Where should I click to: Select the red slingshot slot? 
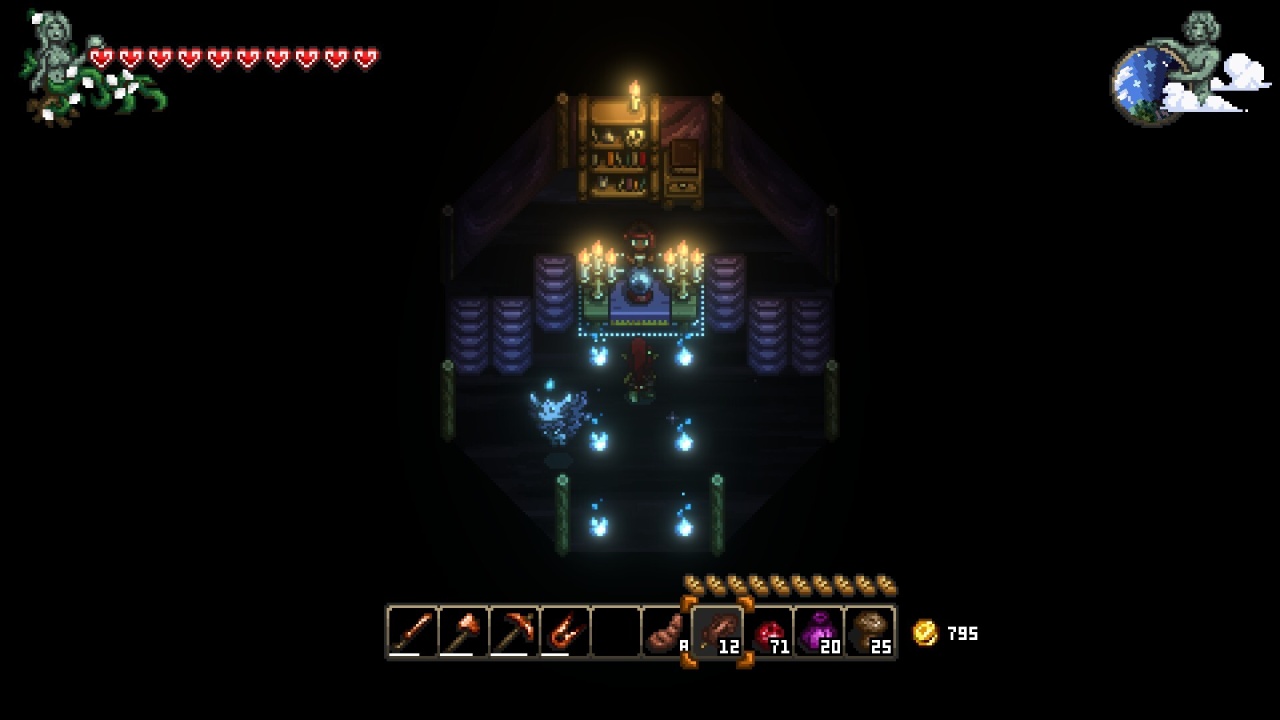[565, 632]
